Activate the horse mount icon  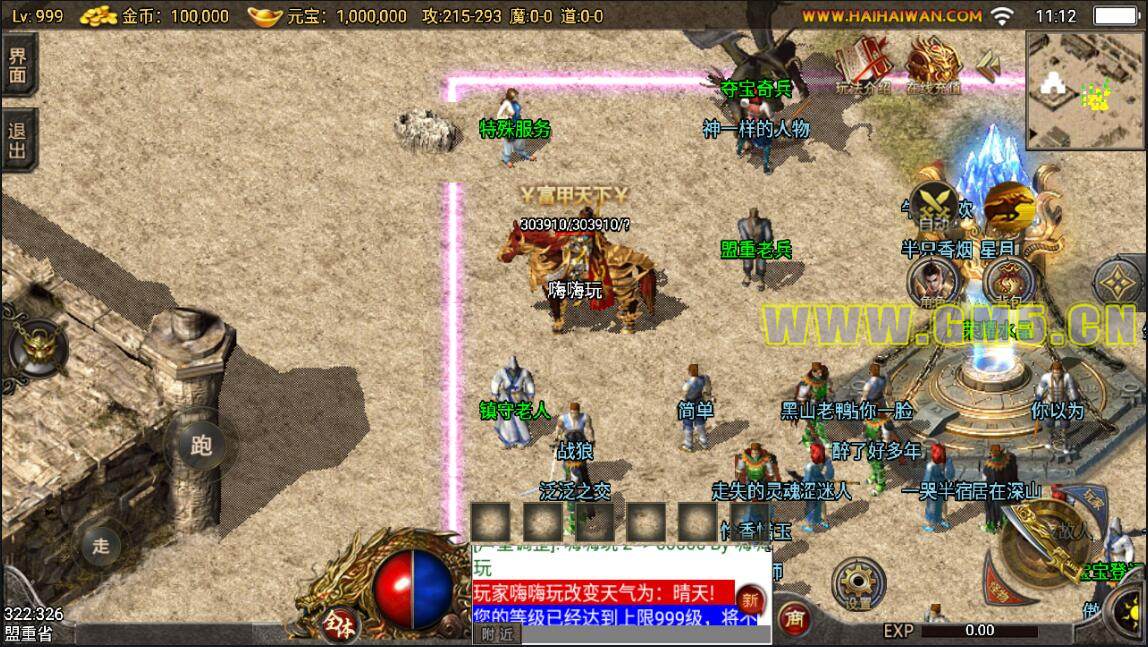(x=1008, y=205)
